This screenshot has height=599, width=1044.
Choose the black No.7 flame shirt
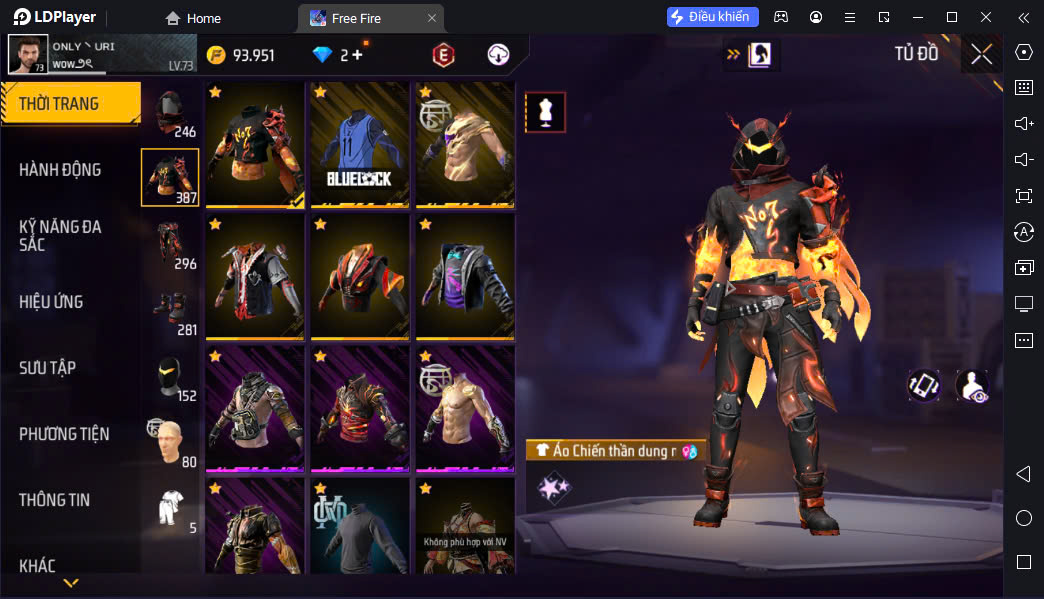coord(255,144)
